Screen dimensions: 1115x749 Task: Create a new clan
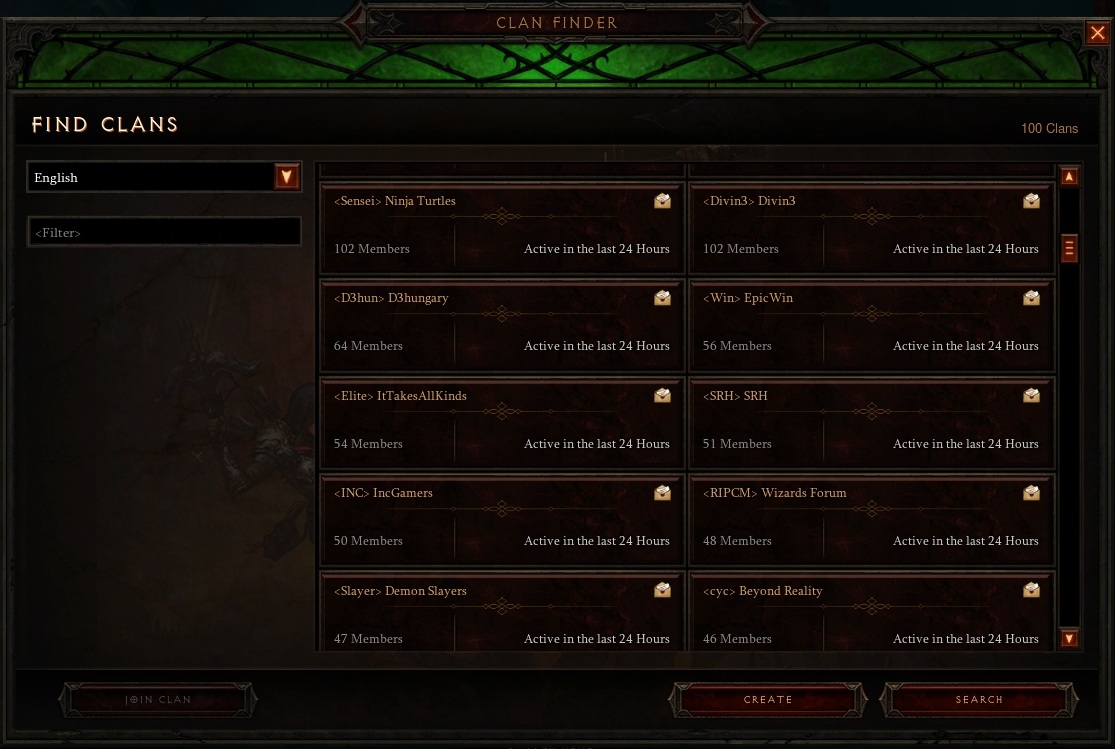tap(768, 700)
